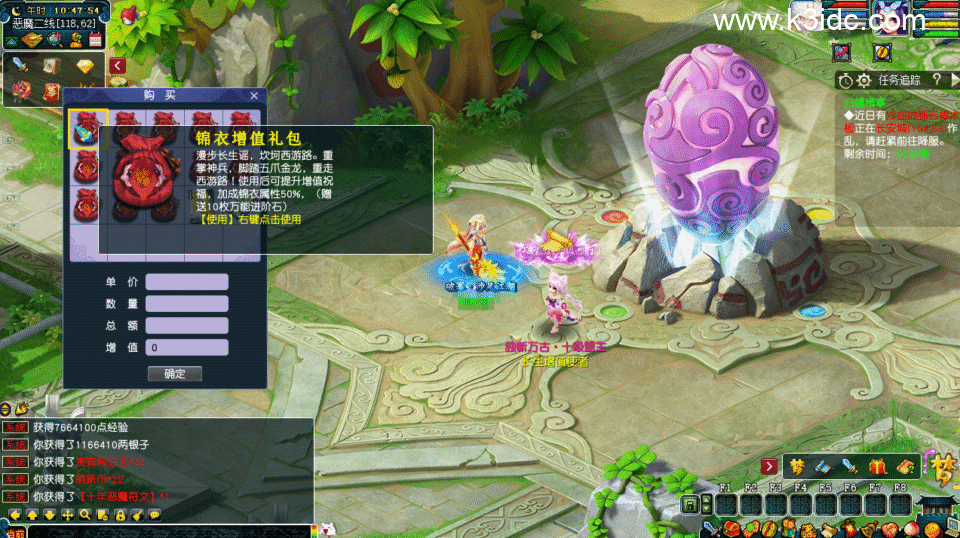Open the red gift box icon

(x=878, y=466)
